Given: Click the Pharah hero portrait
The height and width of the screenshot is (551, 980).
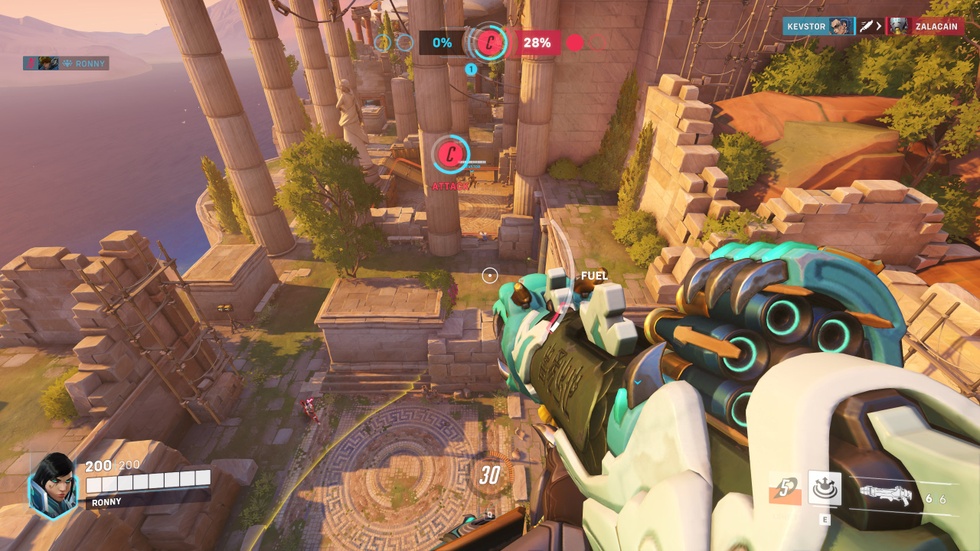Looking at the screenshot, I should coord(53,486).
